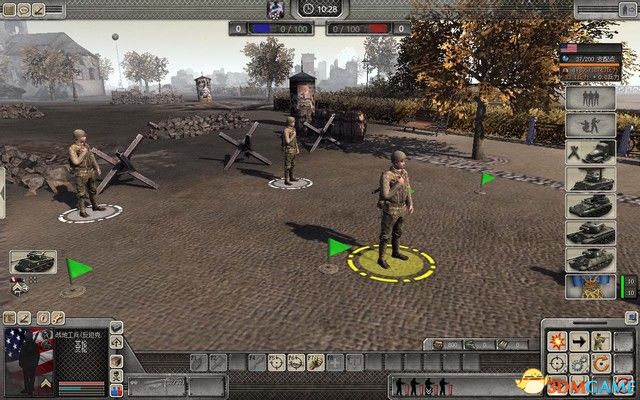Call in the medal-ribbon special unit
The height and width of the screenshot is (400, 640).
[590, 287]
